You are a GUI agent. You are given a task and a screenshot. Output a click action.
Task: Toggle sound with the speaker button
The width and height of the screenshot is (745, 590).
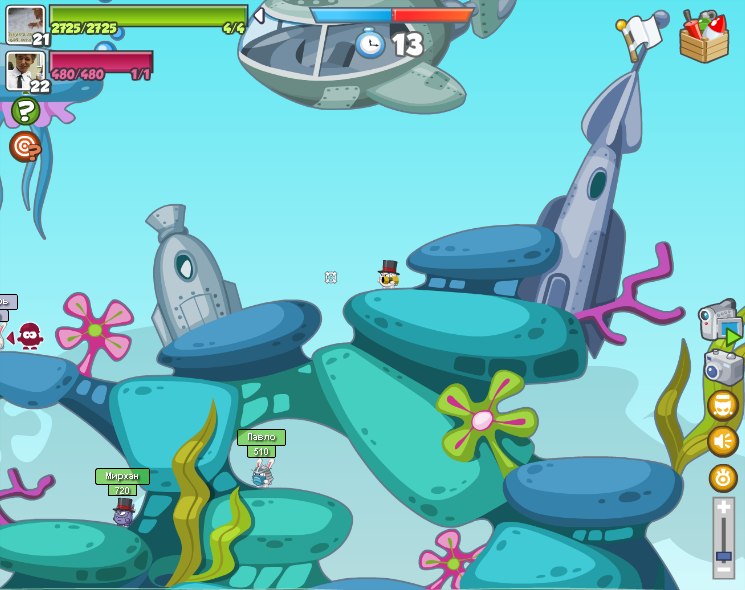click(722, 441)
